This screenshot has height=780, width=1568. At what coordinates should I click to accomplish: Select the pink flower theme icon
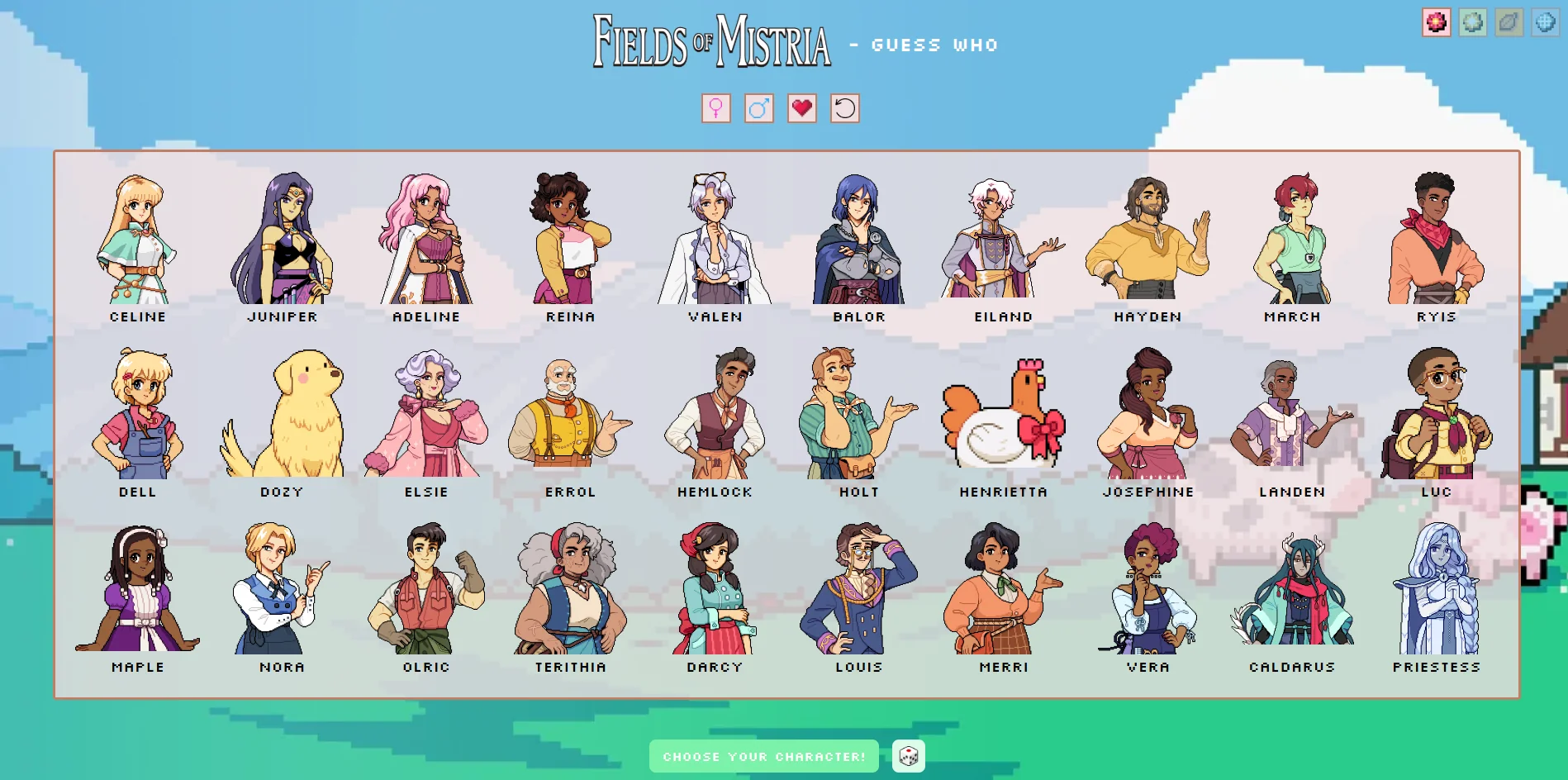point(1436,23)
